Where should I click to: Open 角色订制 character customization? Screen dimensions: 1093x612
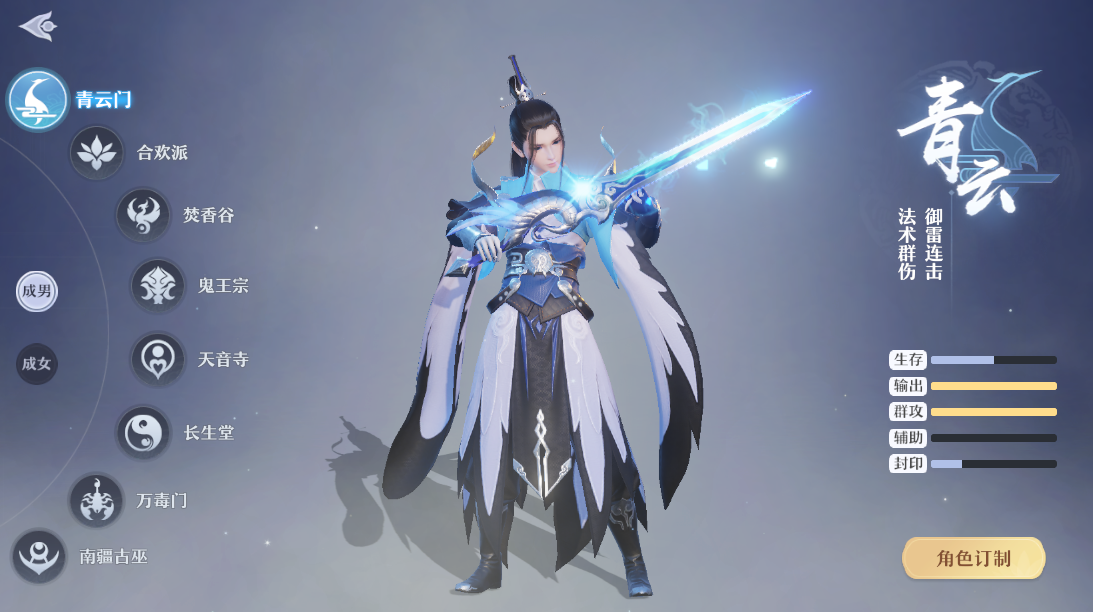(973, 558)
